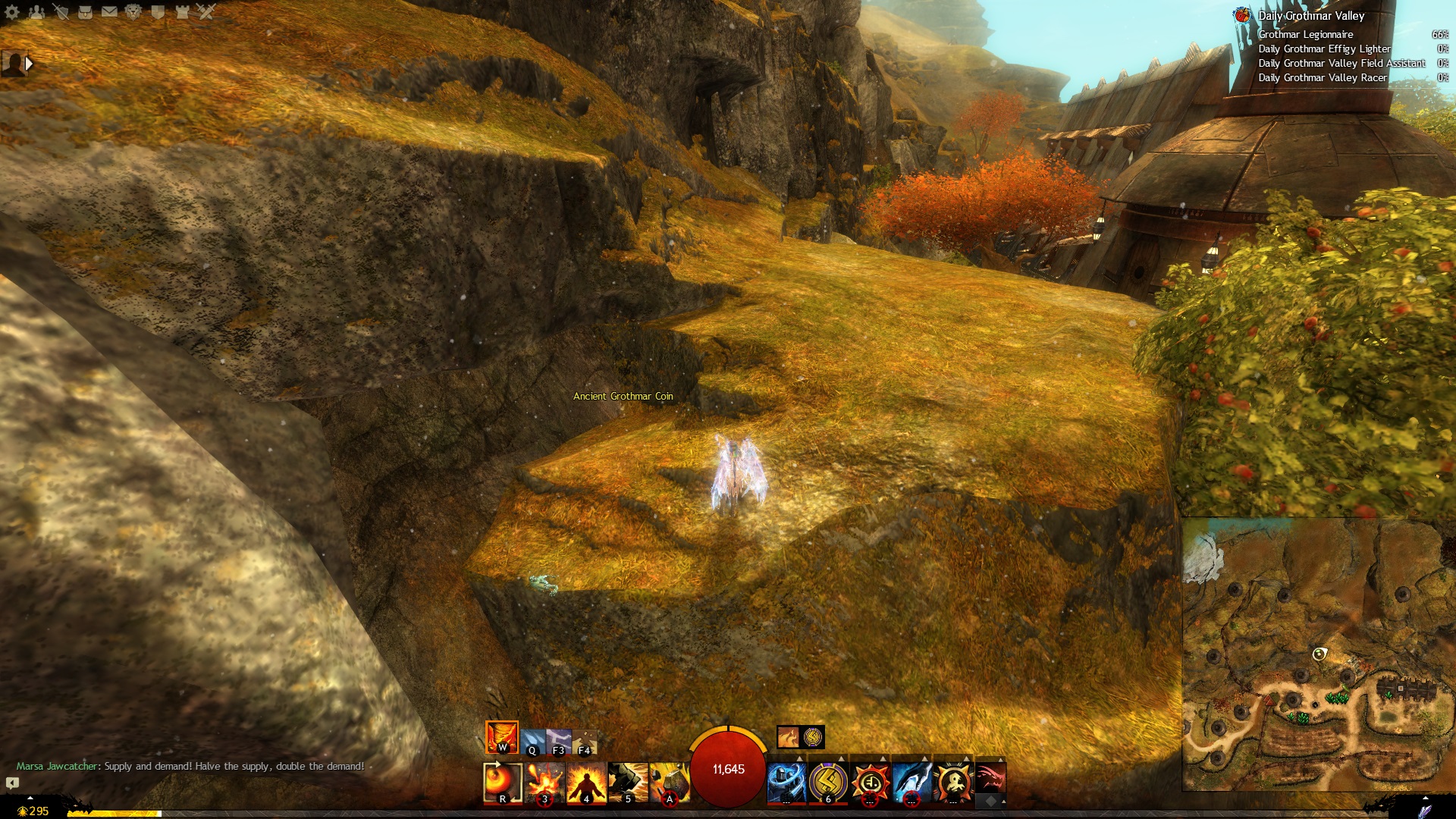The width and height of the screenshot is (1456, 819).
Task: Open the mail envelope icon
Action: click(x=109, y=12)
